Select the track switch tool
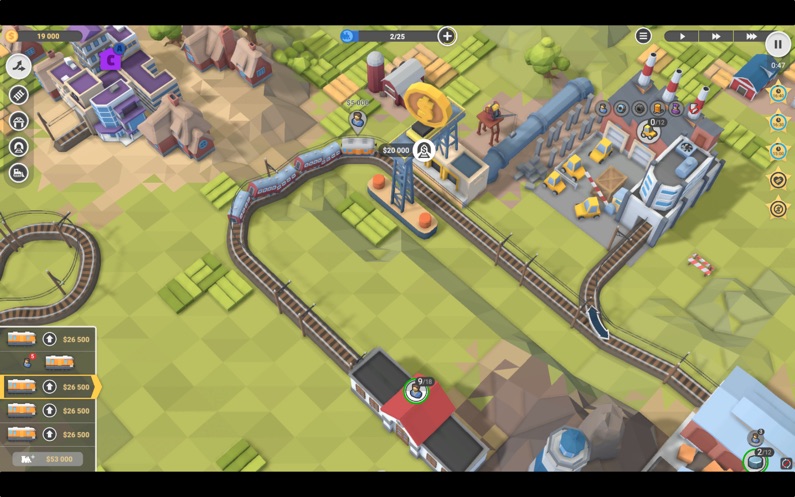The height and width of the screenshot is (497, 795). pos(18,66)
